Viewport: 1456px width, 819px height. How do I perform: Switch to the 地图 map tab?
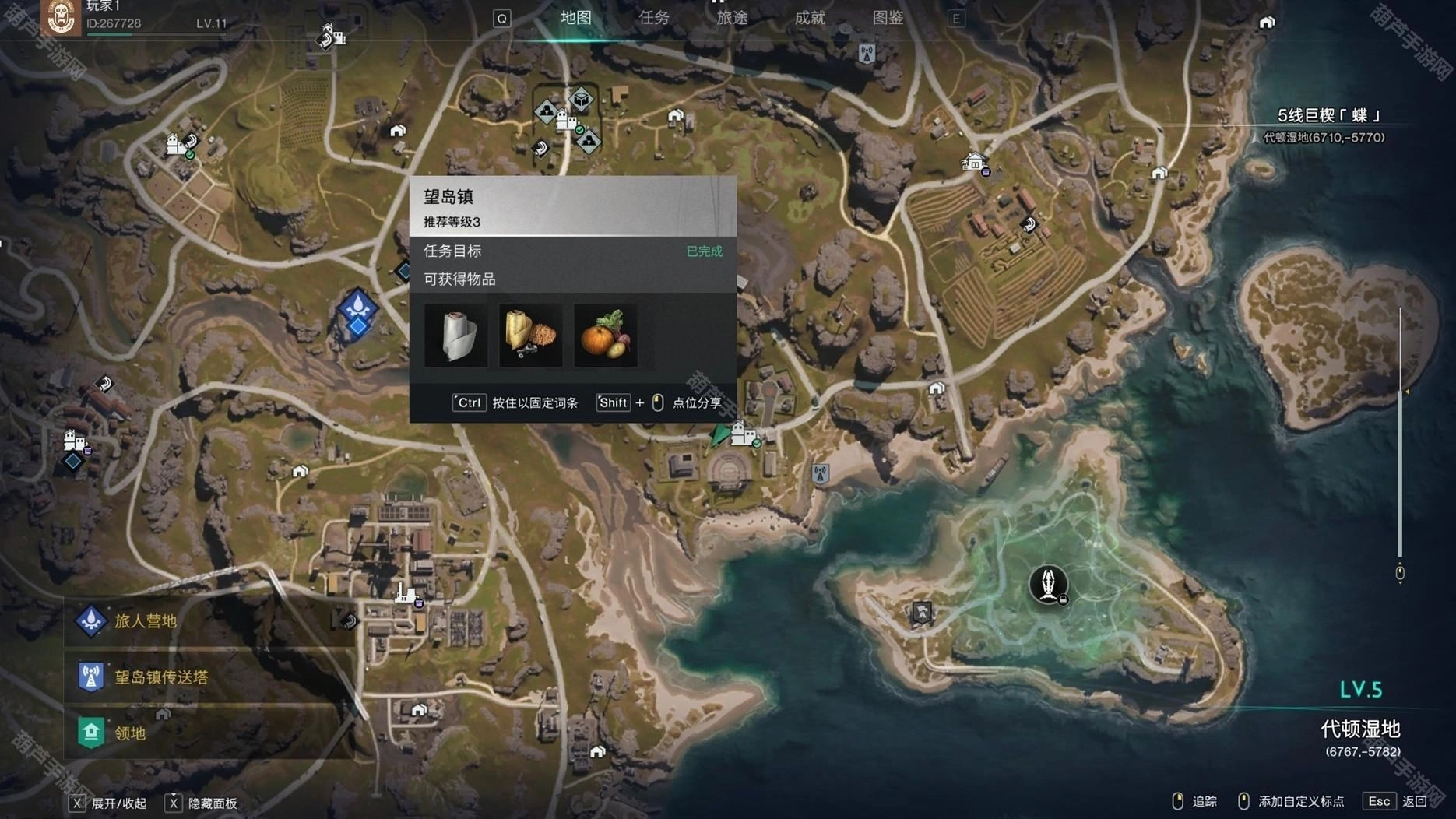click(576, 18)
